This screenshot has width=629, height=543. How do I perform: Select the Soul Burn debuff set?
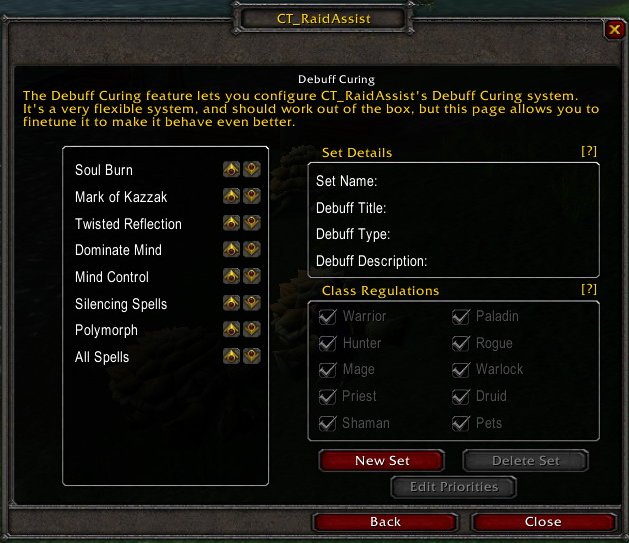tap(104, 170)
